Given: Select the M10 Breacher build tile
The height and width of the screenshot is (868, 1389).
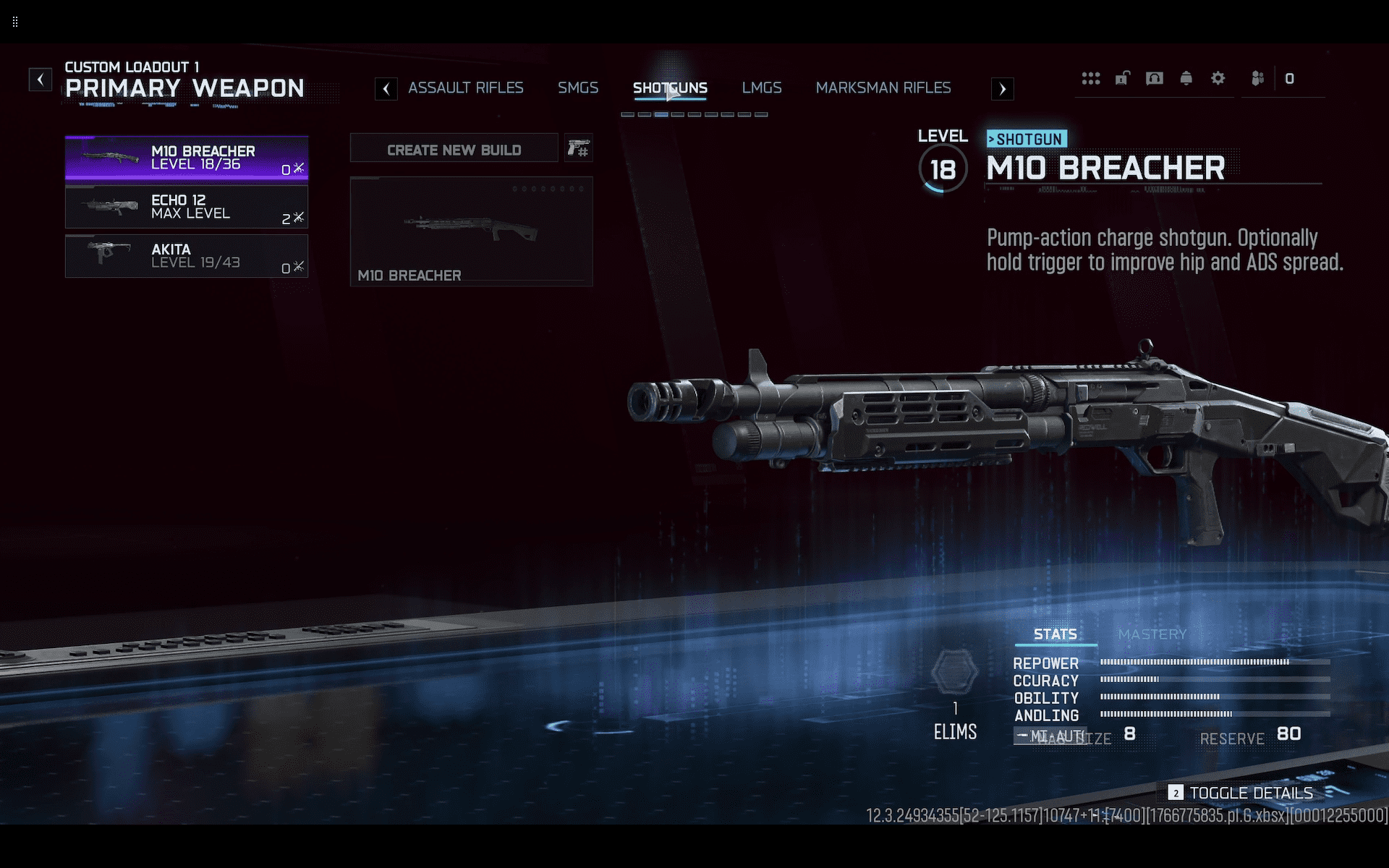Looking at the screenshot, I should pos(471,231).
